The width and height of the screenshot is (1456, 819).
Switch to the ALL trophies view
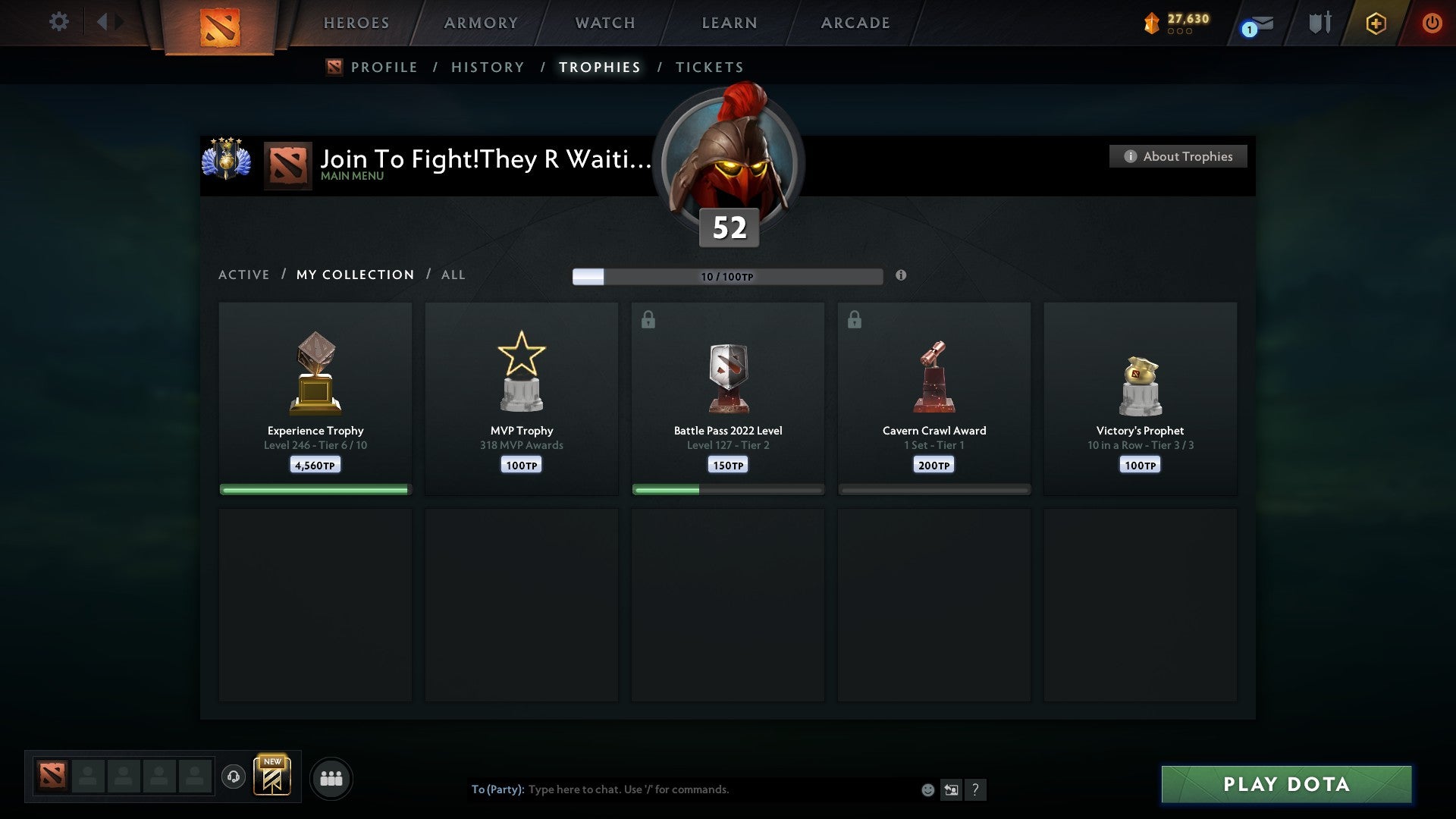[453, 275]
